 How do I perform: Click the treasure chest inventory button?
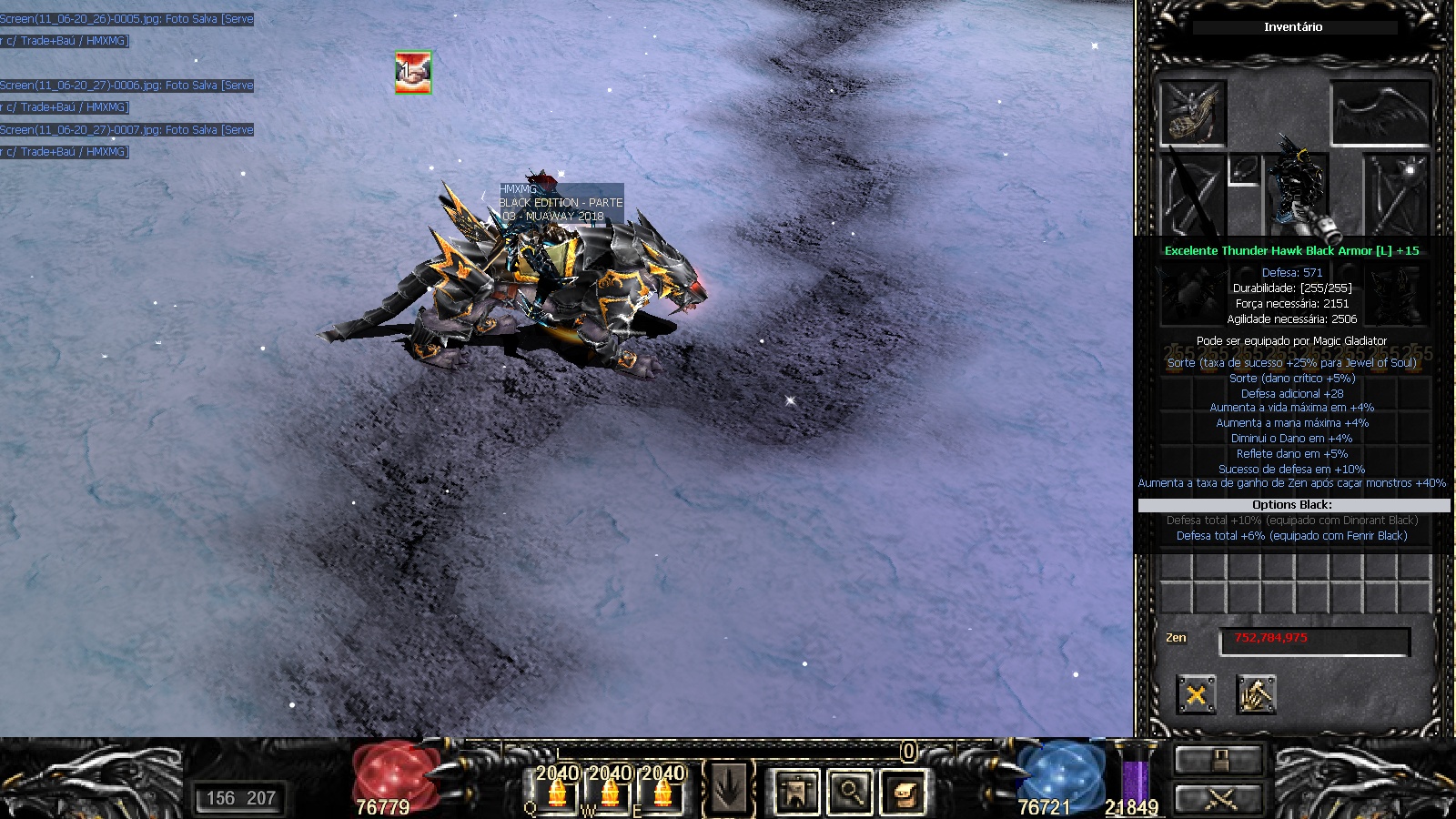(904, 791)
